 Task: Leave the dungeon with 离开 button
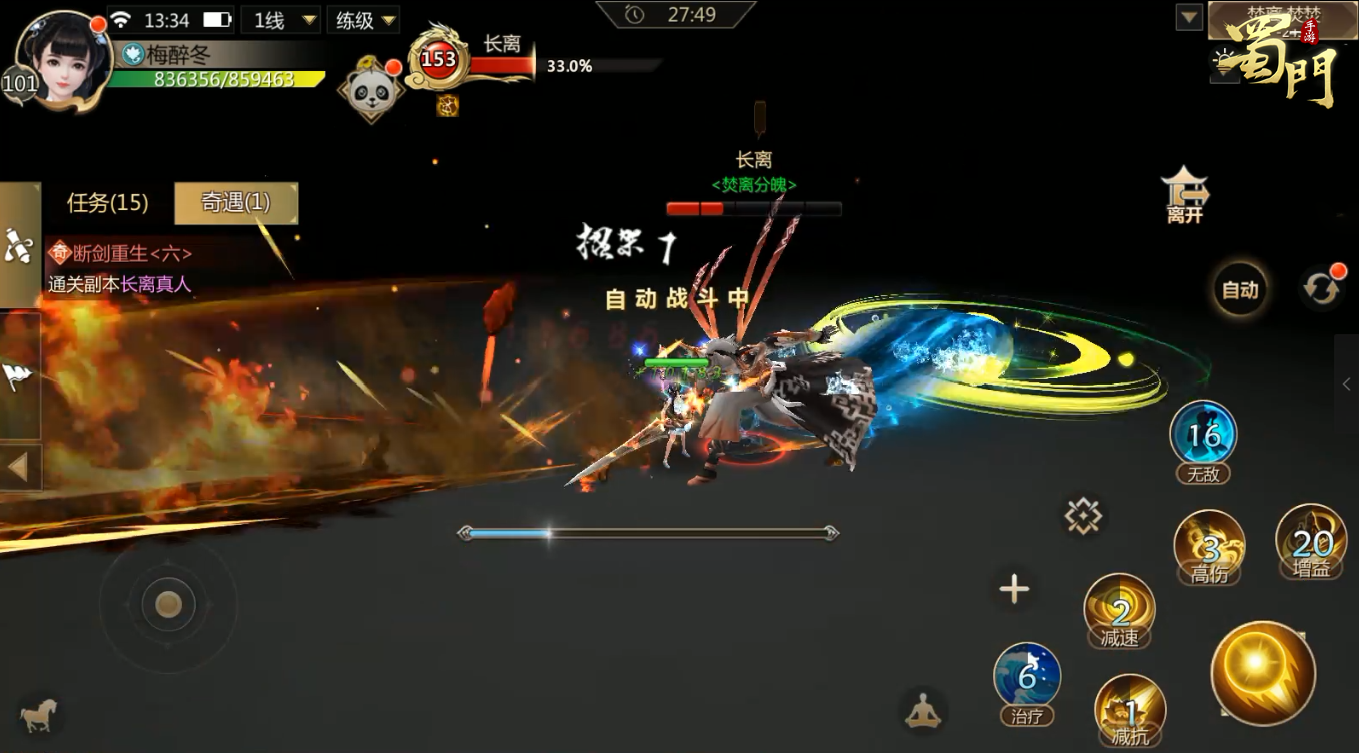click(1185, 194)
